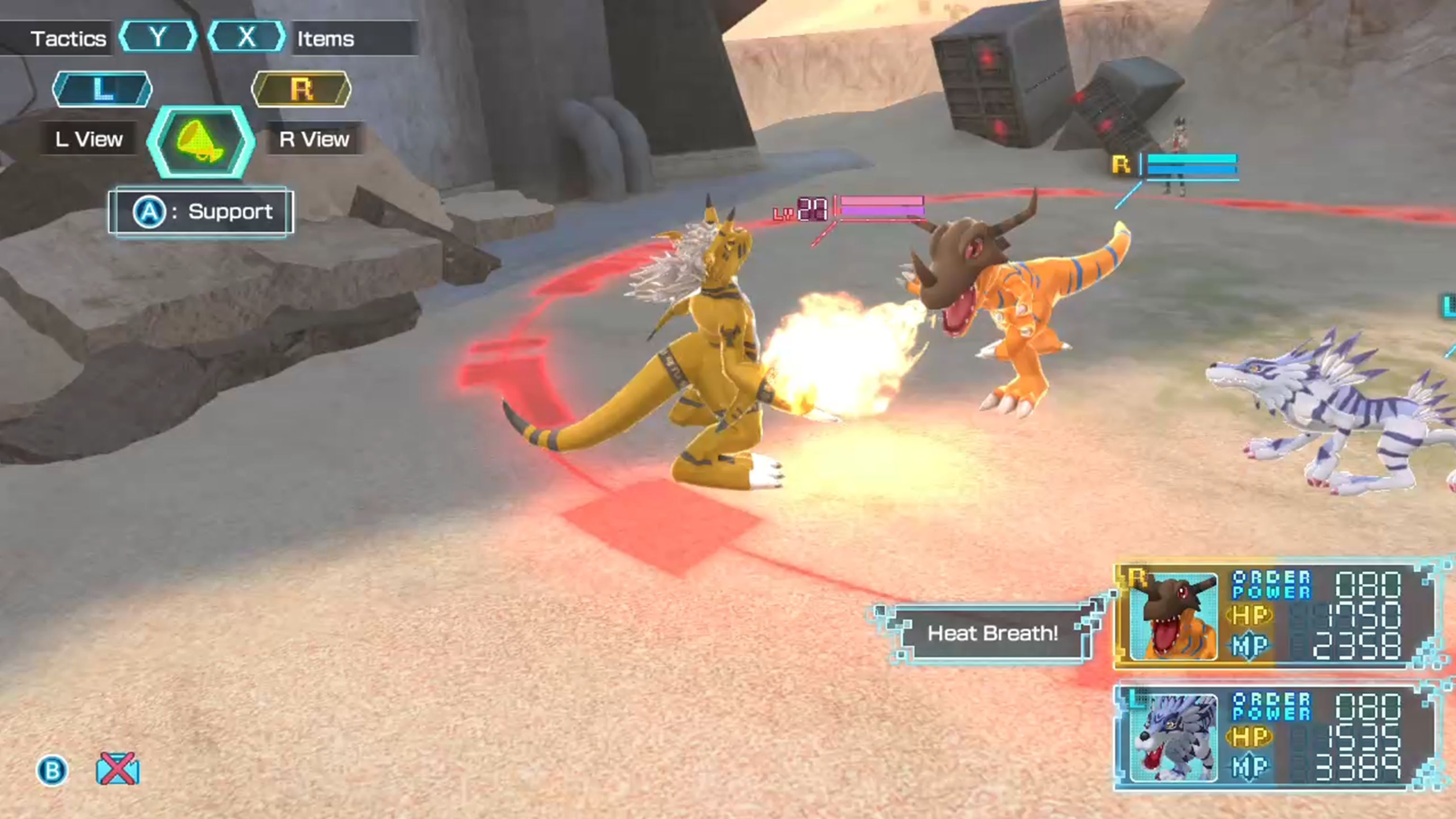Toggle the L shoulder button prompt
Screen dimensions: 1456x819
point(102,89)
